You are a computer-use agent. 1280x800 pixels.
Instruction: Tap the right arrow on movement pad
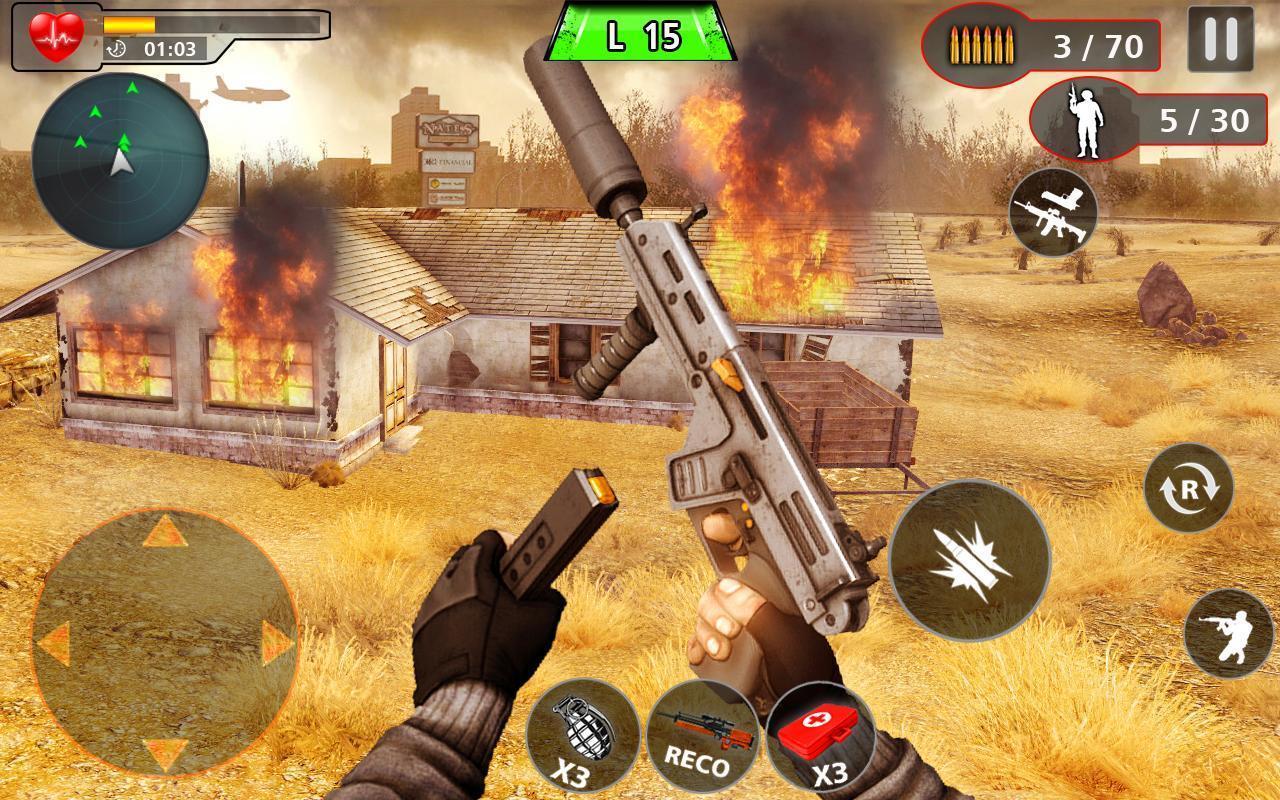point(276,641)
